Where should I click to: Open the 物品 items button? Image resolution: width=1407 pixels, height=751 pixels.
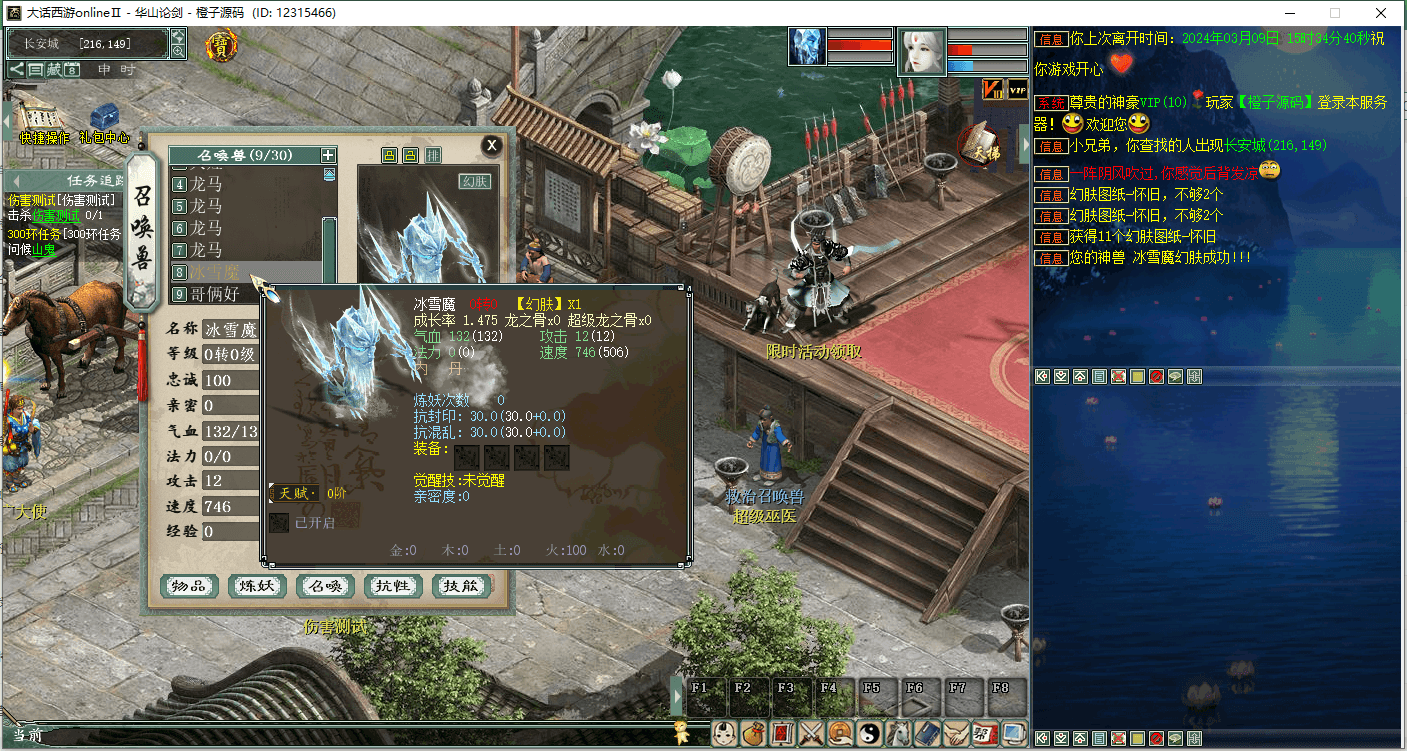coord(189,587)
